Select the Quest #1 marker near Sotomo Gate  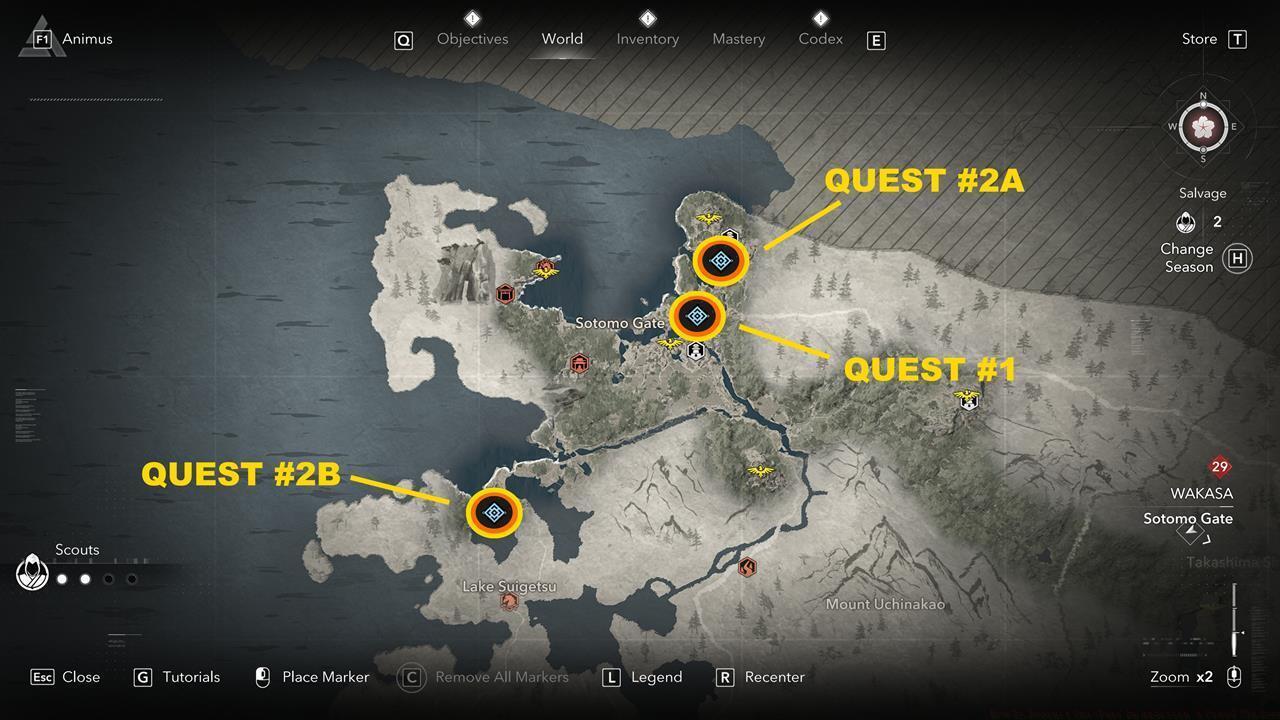pyautogui.click(x=699, y=316)
